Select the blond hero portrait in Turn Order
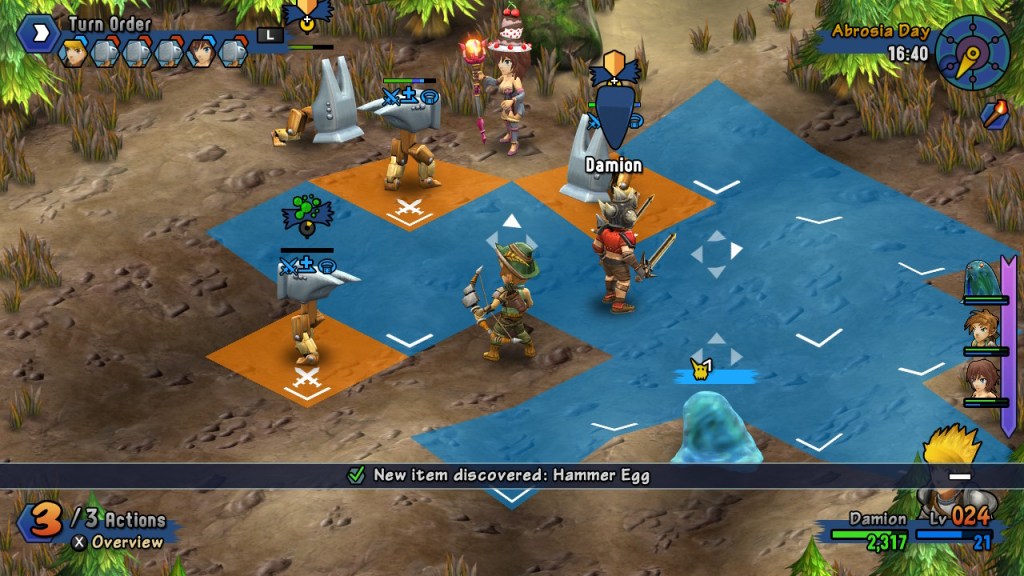 pyautogui.click(x=74, y=52)
